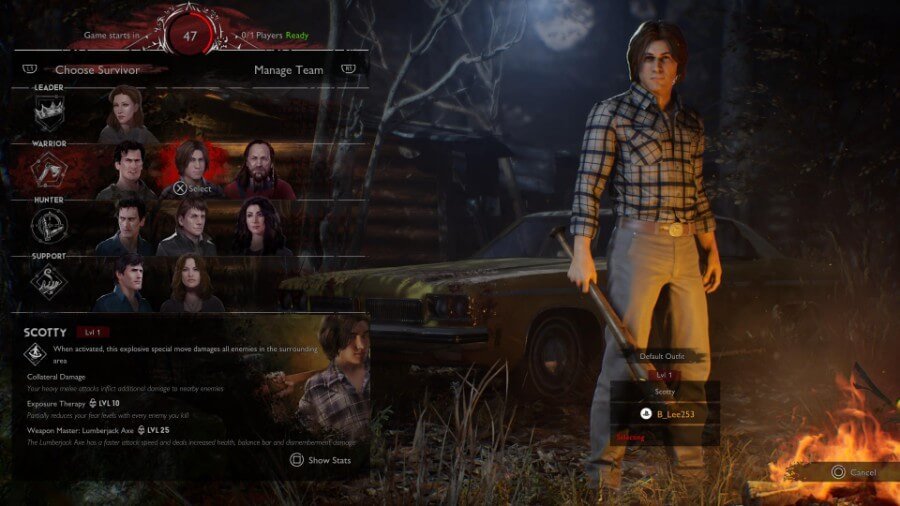The height and width of the screenshot is (506, 900).
Task: Choose the dark-haired woman Hunter portrait
Action: (258, 226)
